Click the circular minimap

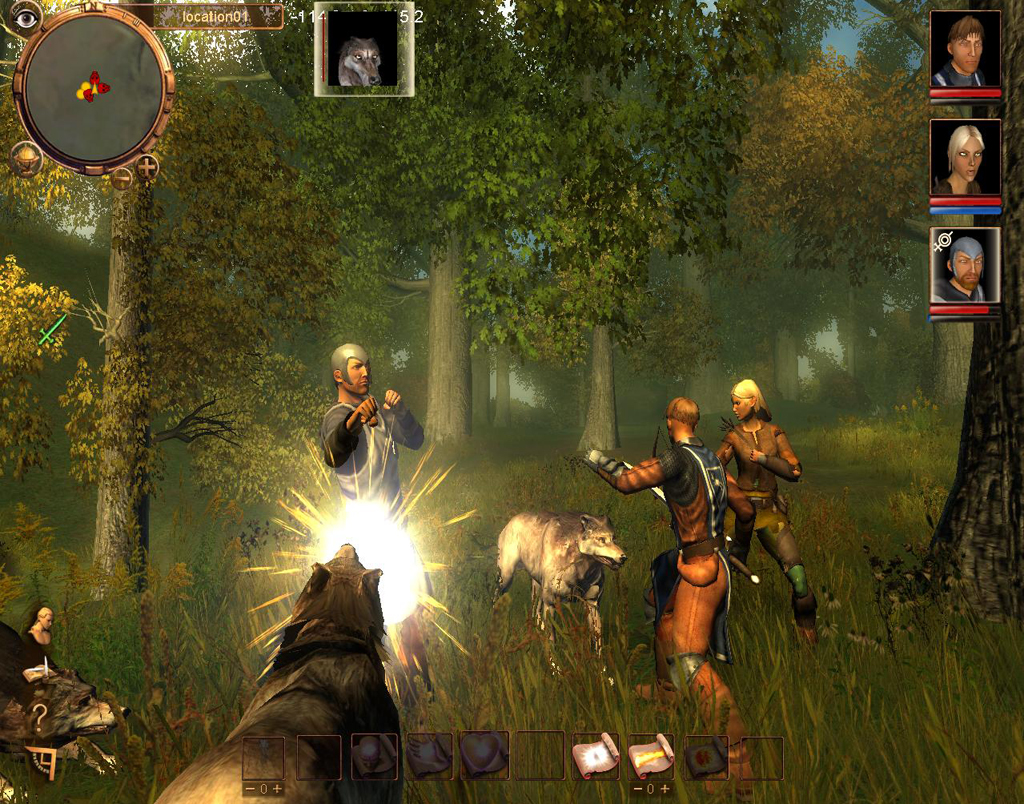click(x=92, y=87)
